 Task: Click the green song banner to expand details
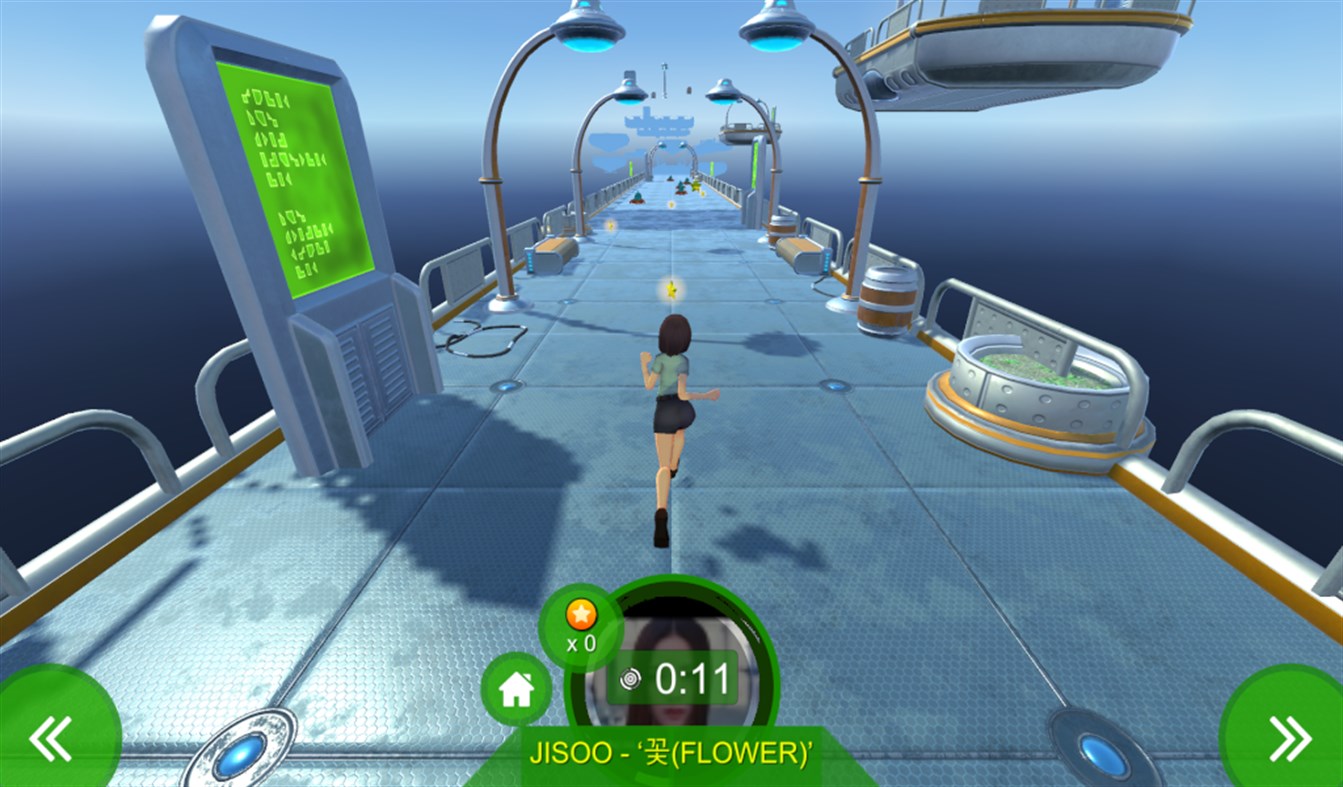coord(671,756)
